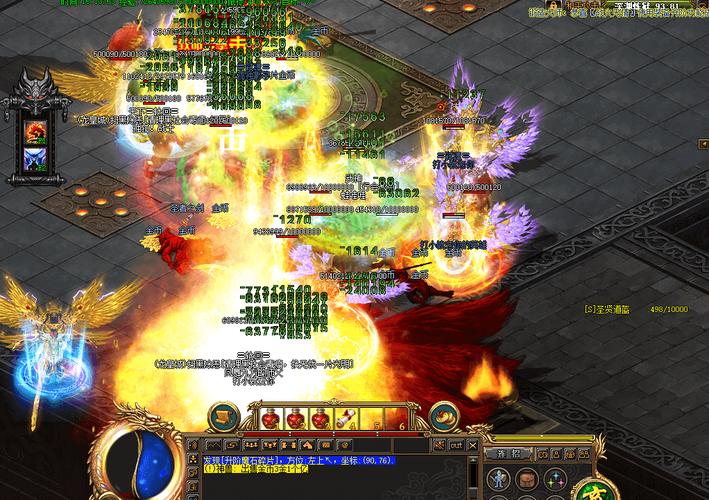Screen dimensions: 709x500
Task: Select the first red potion hotbar slot
Action: [x=270, y=420]
